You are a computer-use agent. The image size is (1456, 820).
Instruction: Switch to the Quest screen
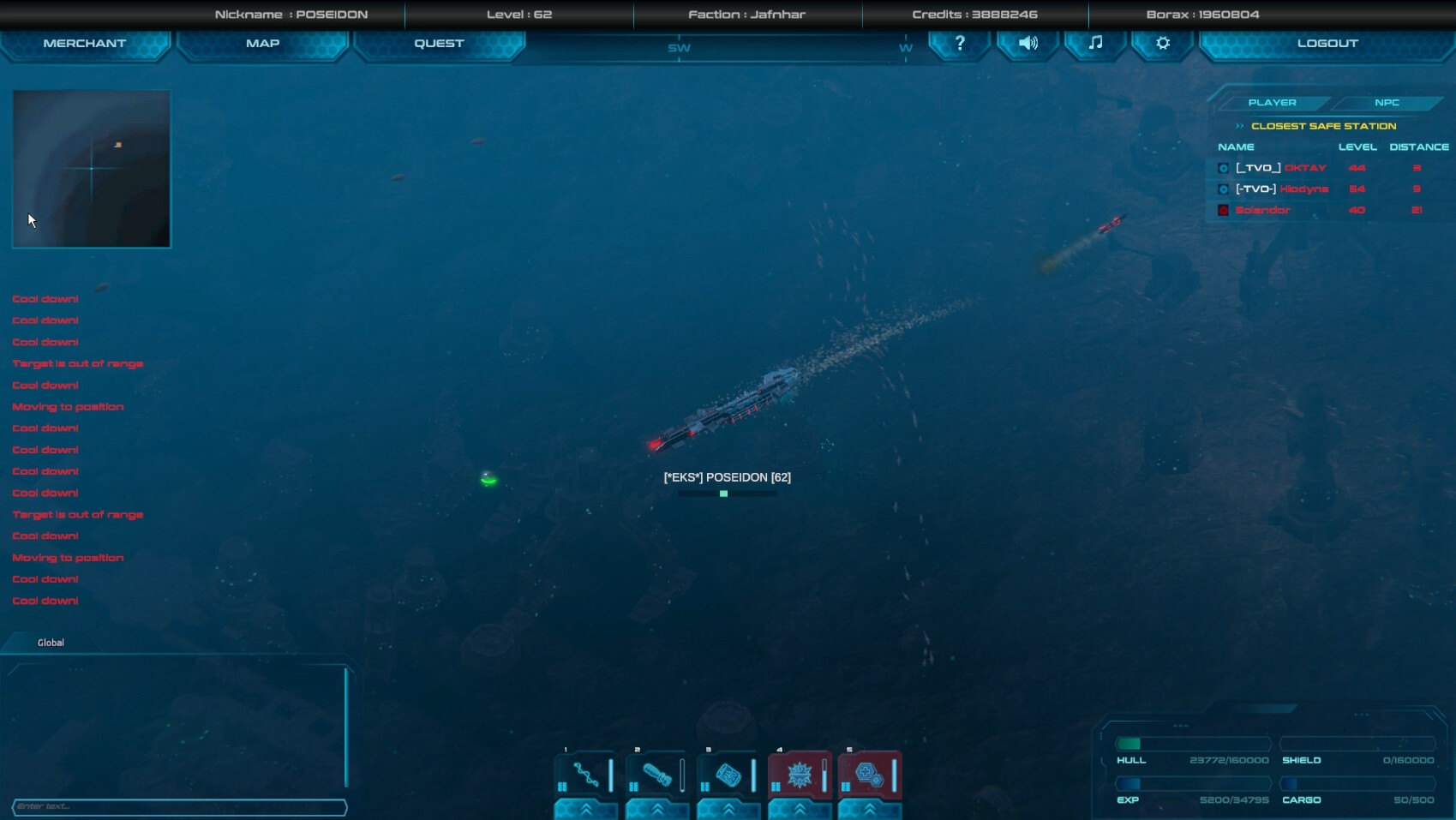pos(439,43)
